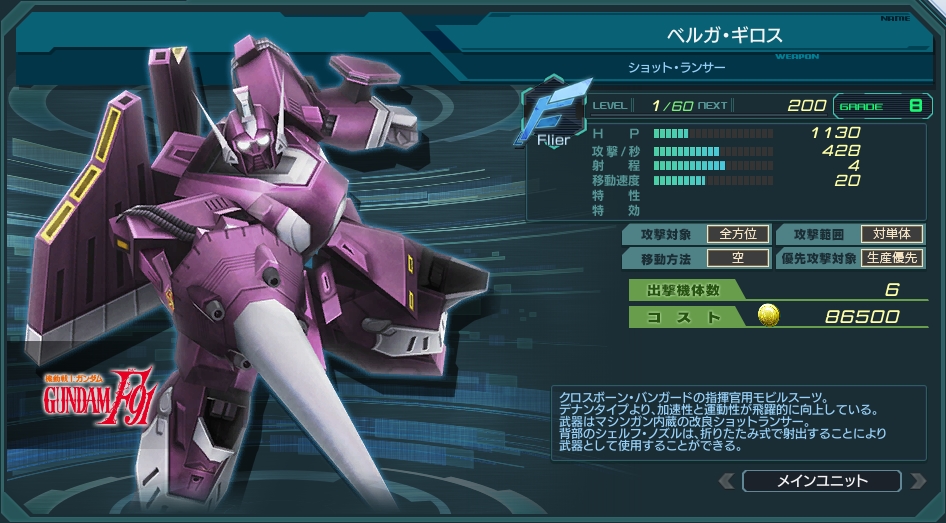Go to next unit with right arrow

point(917,481)
